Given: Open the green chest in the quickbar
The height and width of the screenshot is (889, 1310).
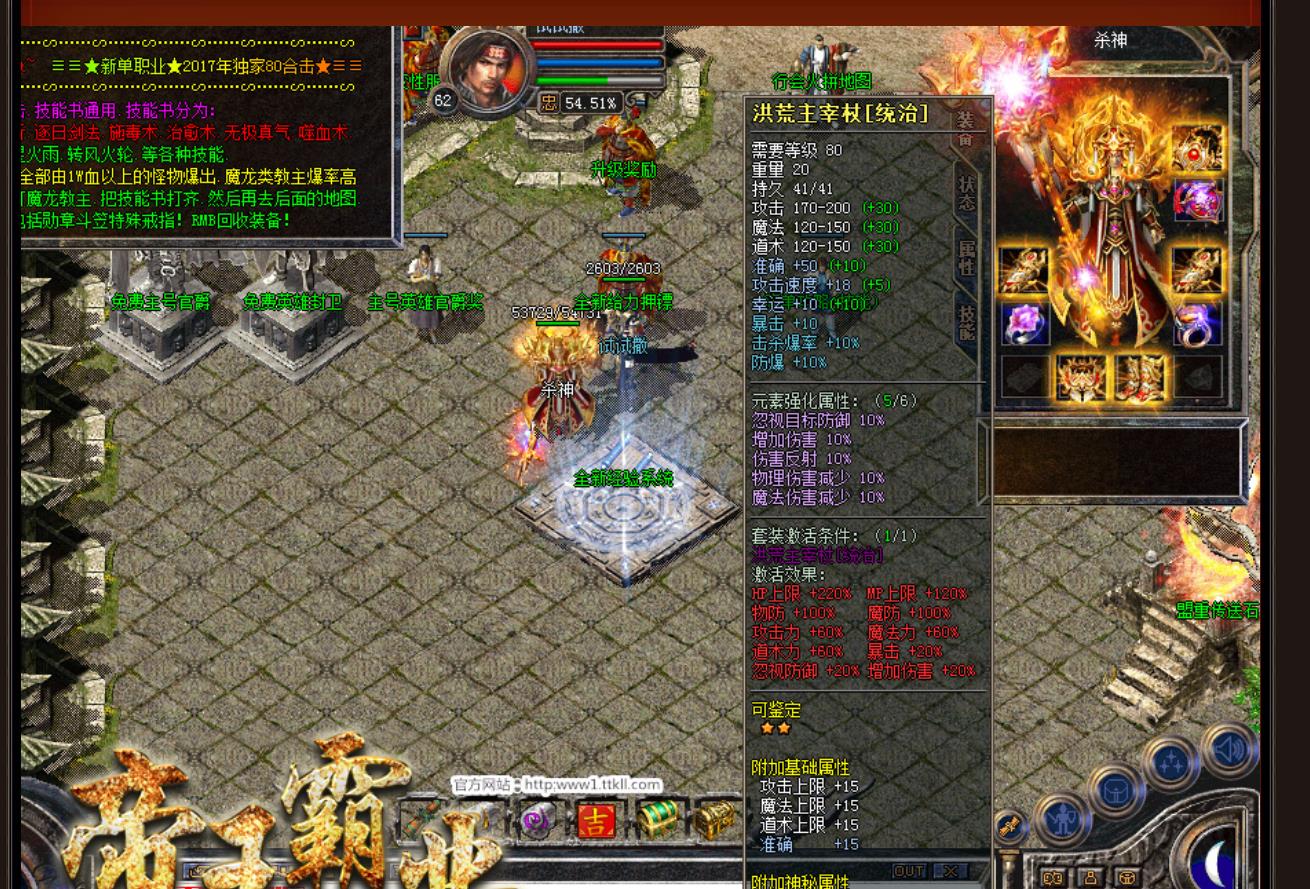Looking at the screenshot, I should (x=656, y=818).
